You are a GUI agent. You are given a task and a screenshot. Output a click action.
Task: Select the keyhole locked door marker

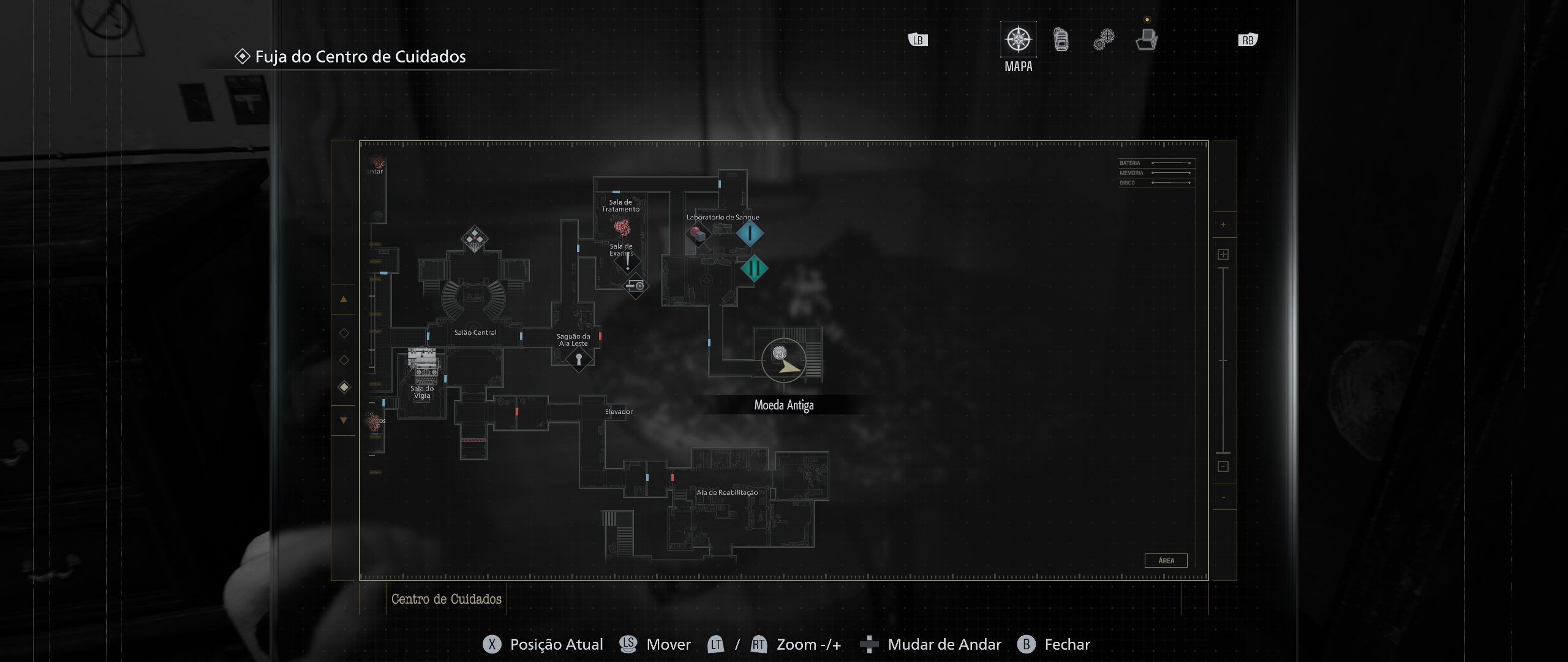tap(578, 359)
